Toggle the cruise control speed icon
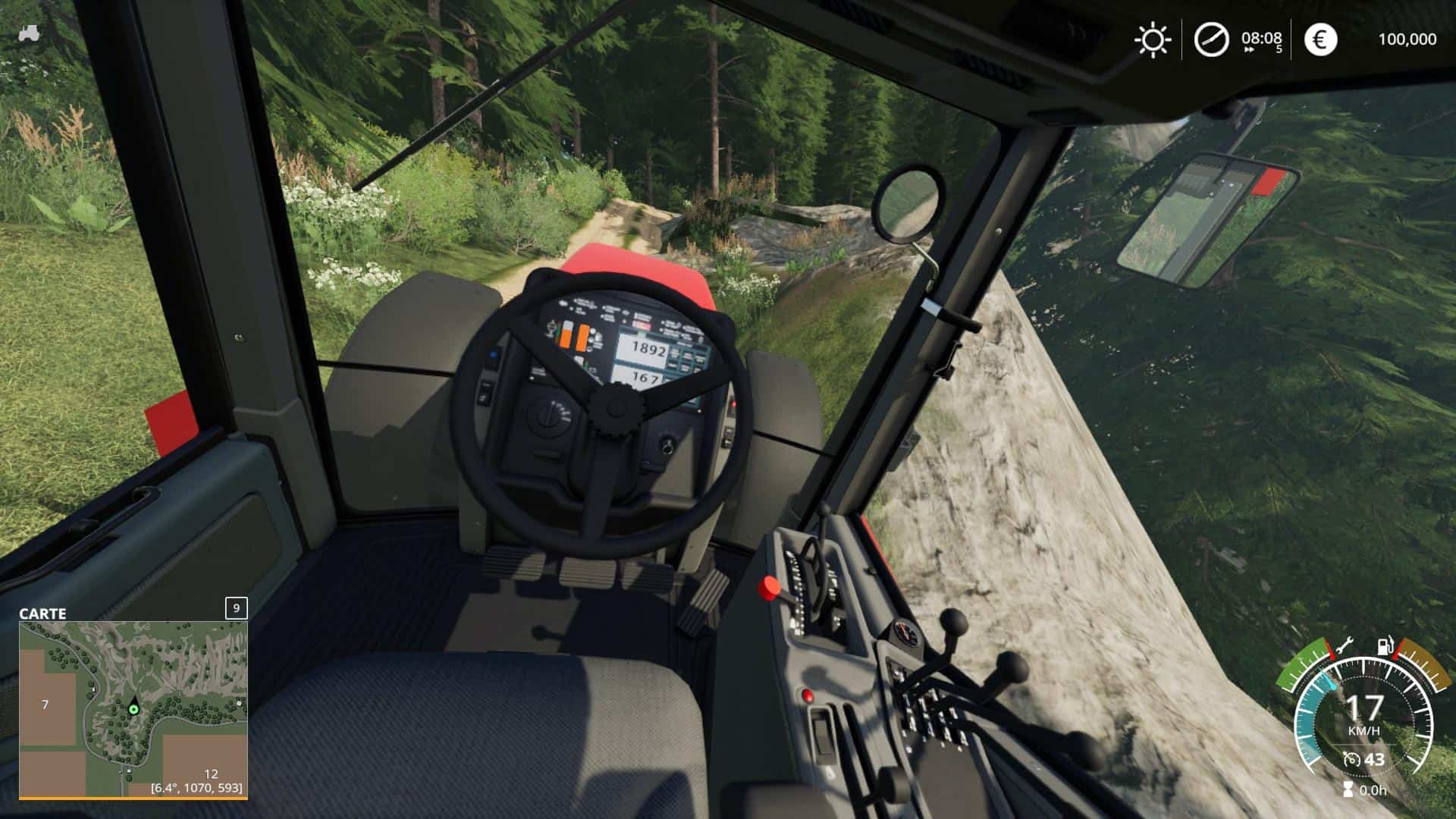This screenshot has height=819, width=1456. click(1351, 759)
